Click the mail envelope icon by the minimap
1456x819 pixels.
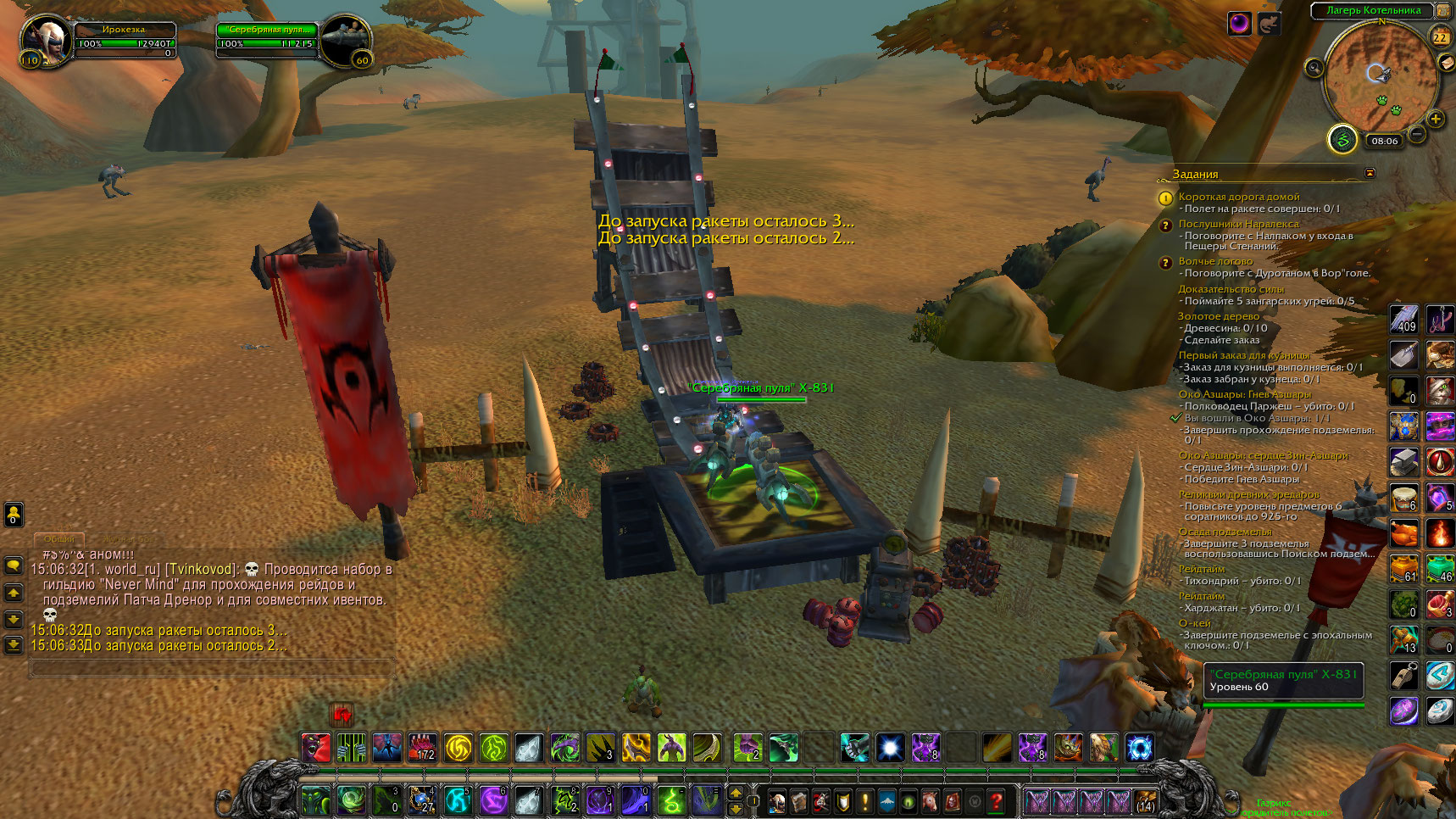pos(1447,64)
